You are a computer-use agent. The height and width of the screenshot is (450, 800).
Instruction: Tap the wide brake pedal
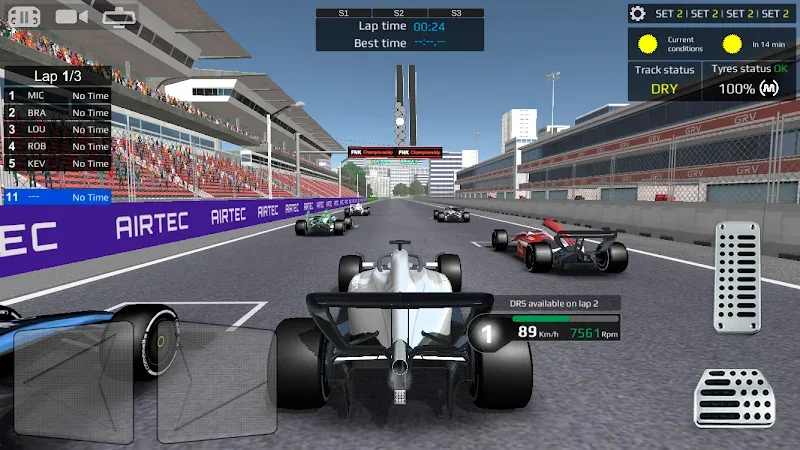tap(735, 398)
